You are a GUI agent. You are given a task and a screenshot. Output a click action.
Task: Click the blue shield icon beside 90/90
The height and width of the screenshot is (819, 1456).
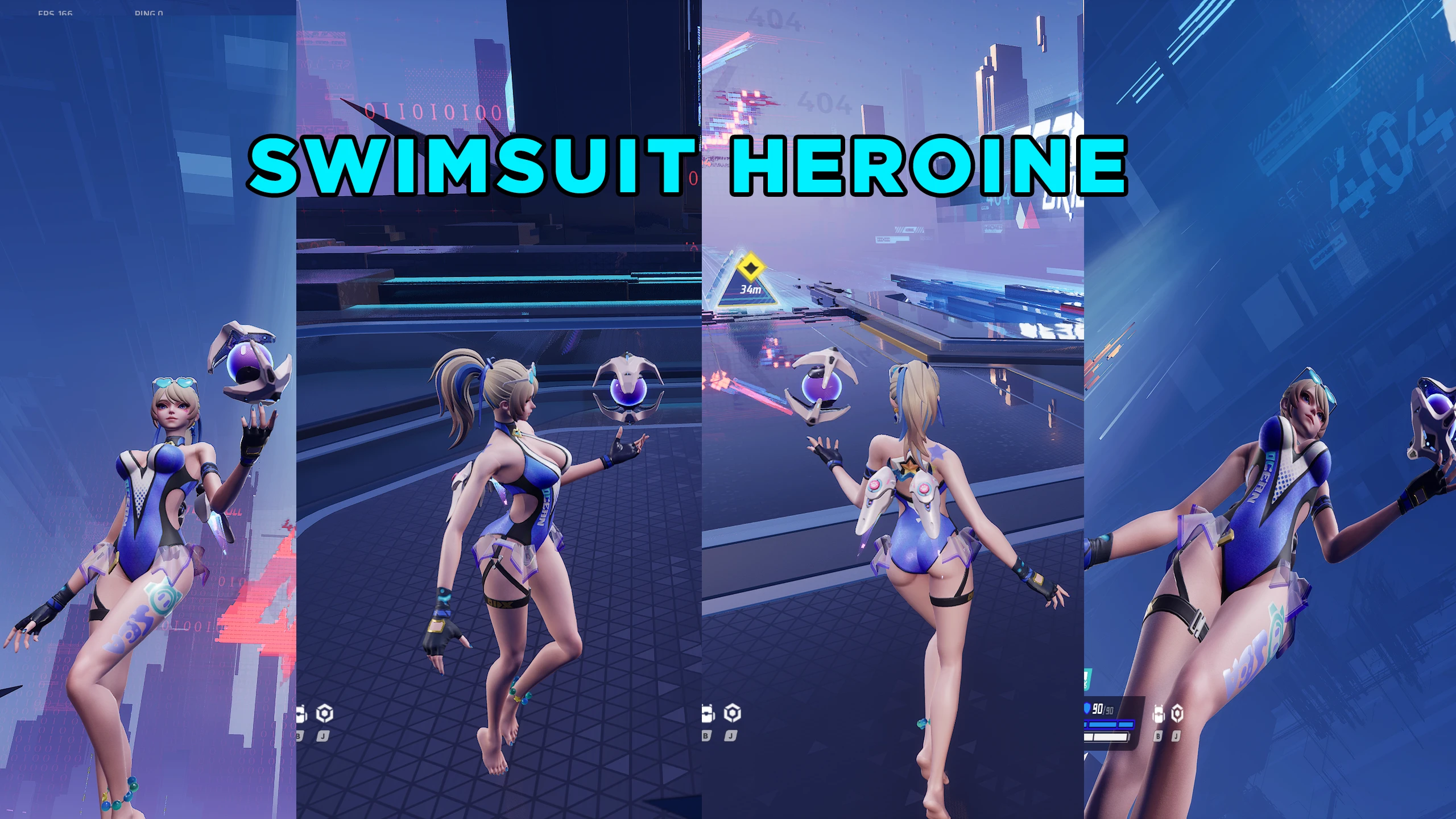(1087, 709)
